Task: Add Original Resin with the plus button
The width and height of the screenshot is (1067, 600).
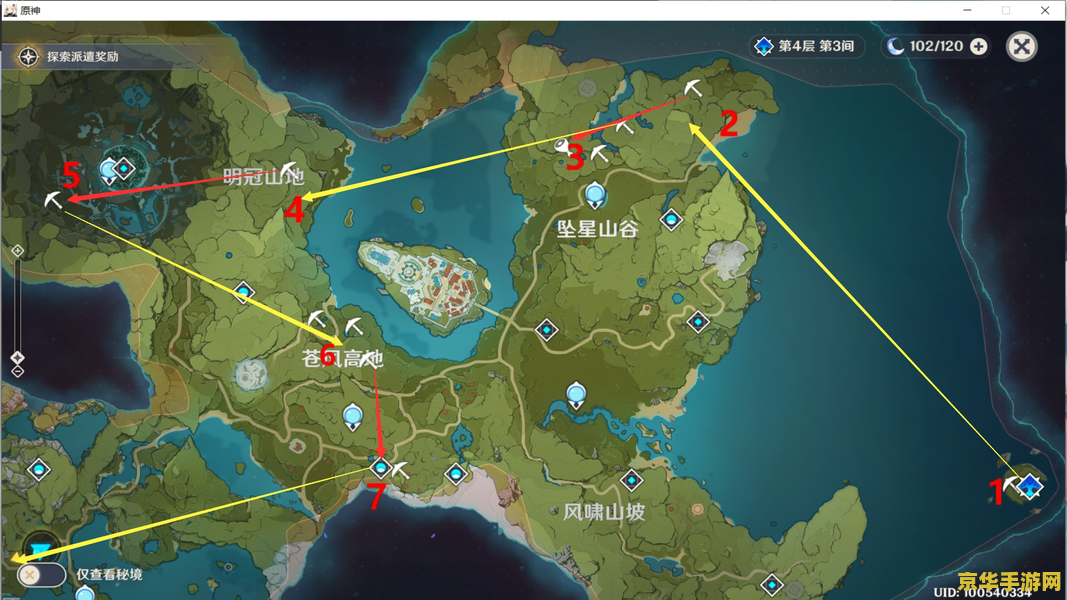Action: (x=978, y=47)
